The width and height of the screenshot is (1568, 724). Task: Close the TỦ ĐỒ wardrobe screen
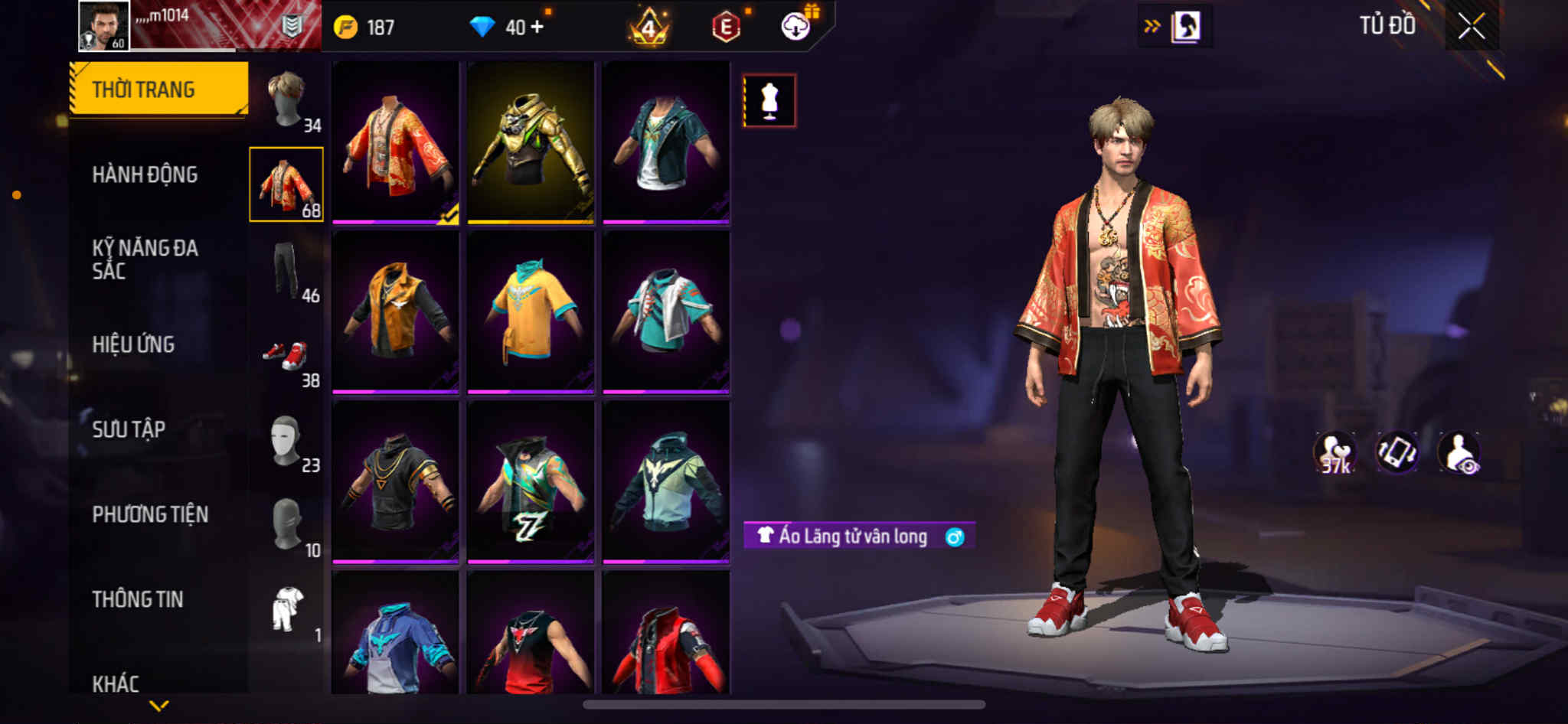point(1471,27)
